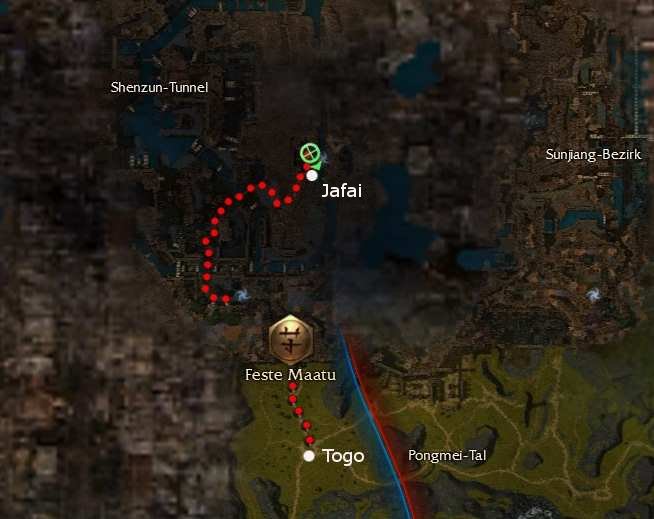Click the blue swirl portal ending the red path
The image size is (654, 519).
[240, 297]
